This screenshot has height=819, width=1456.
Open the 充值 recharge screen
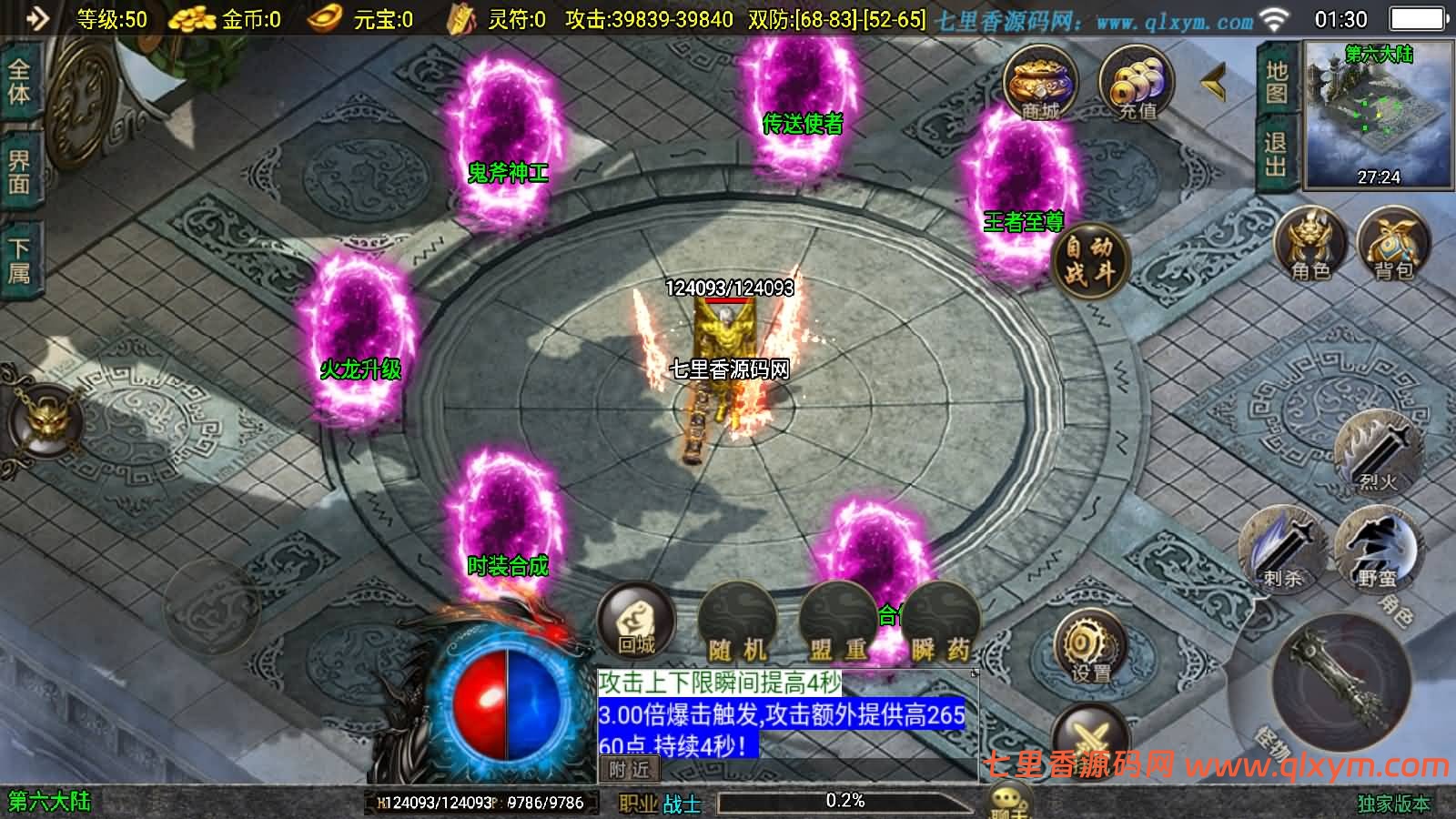[1136, 84]
